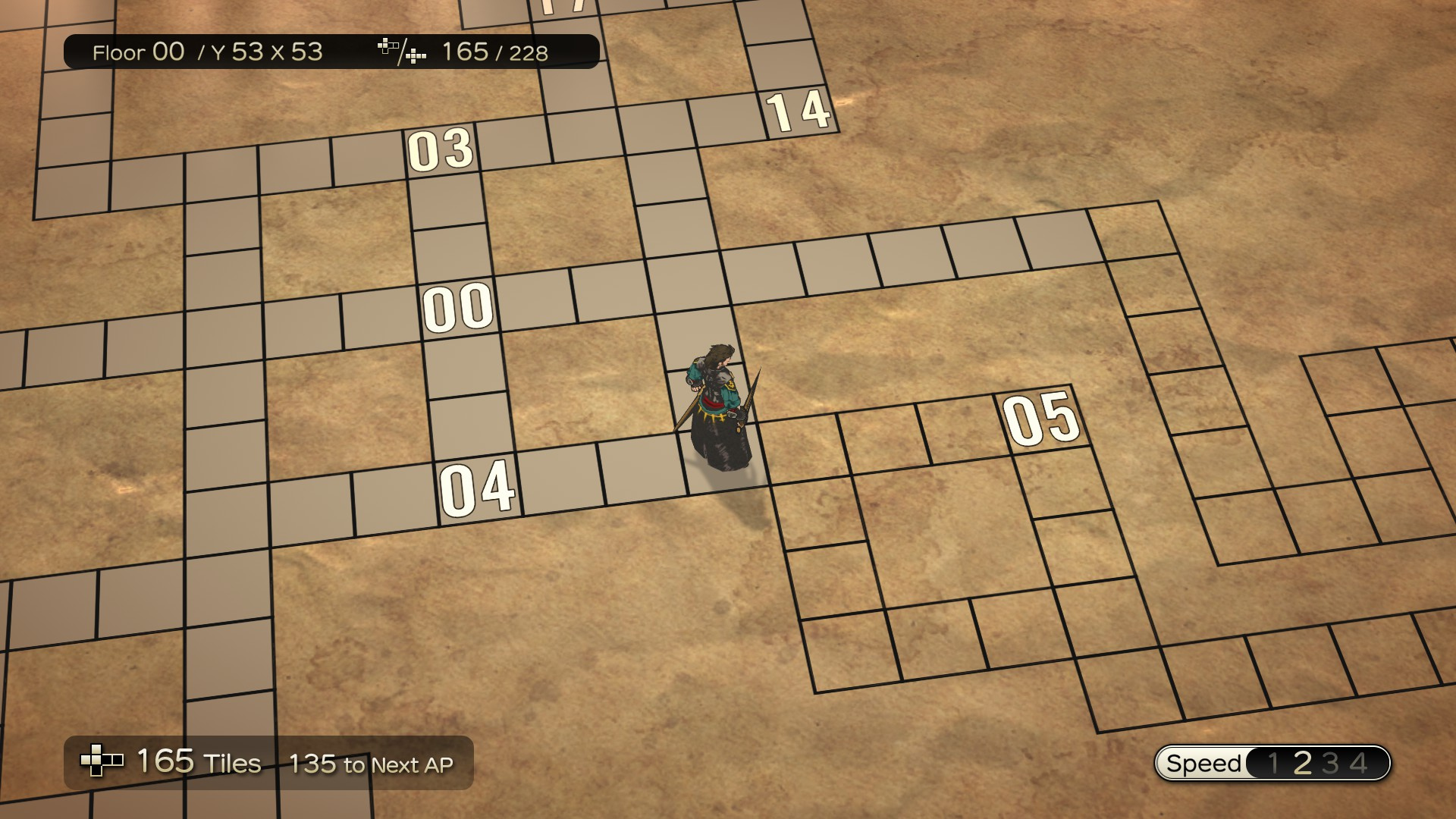Click the tile labeled 14
The height and width of the screenshot is (819, 1456).
[799, 111]
